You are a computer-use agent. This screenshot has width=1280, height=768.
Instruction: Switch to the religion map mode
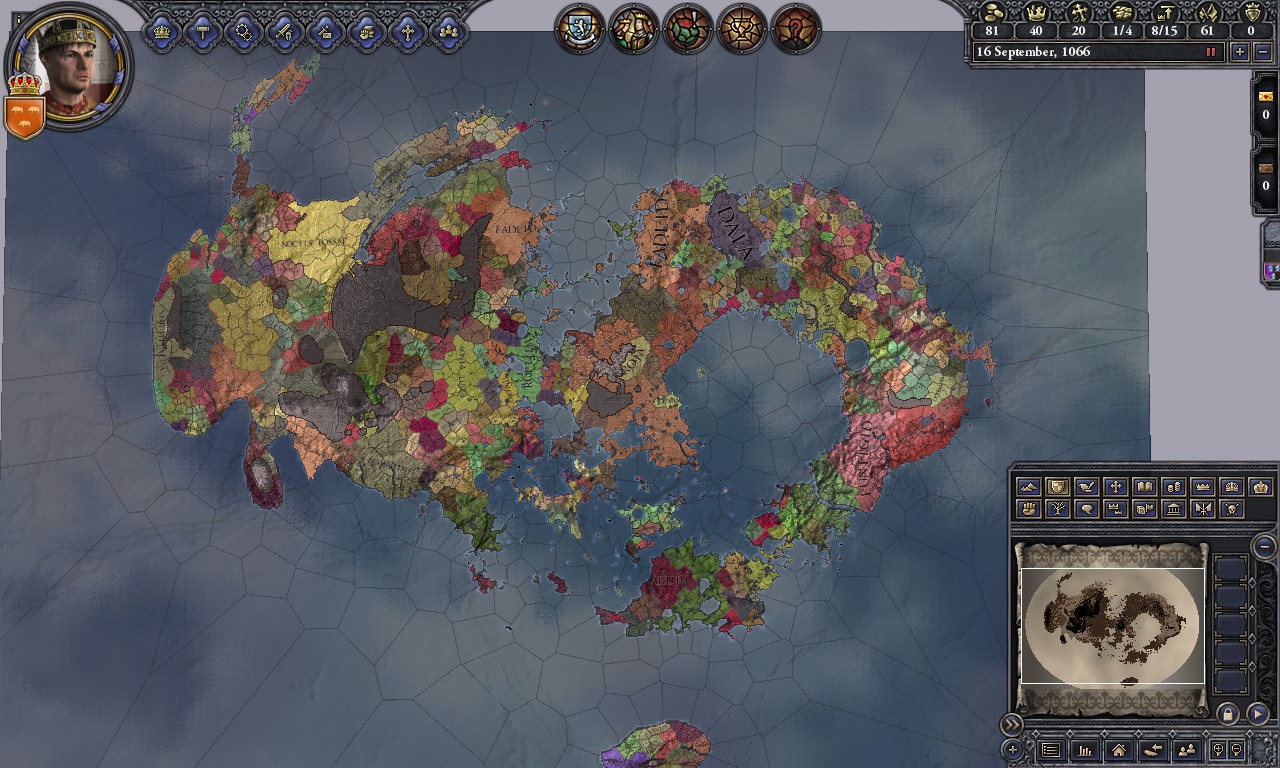[1115, 486]
